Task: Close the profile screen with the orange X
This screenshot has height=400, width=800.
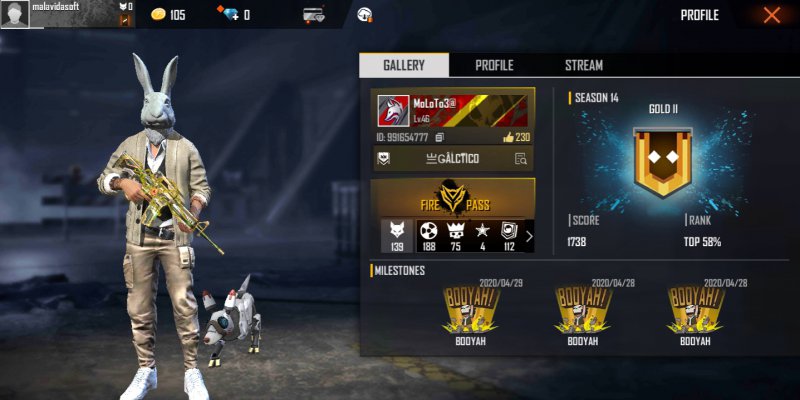Action: pyautogui.click(x=771, y=15)
